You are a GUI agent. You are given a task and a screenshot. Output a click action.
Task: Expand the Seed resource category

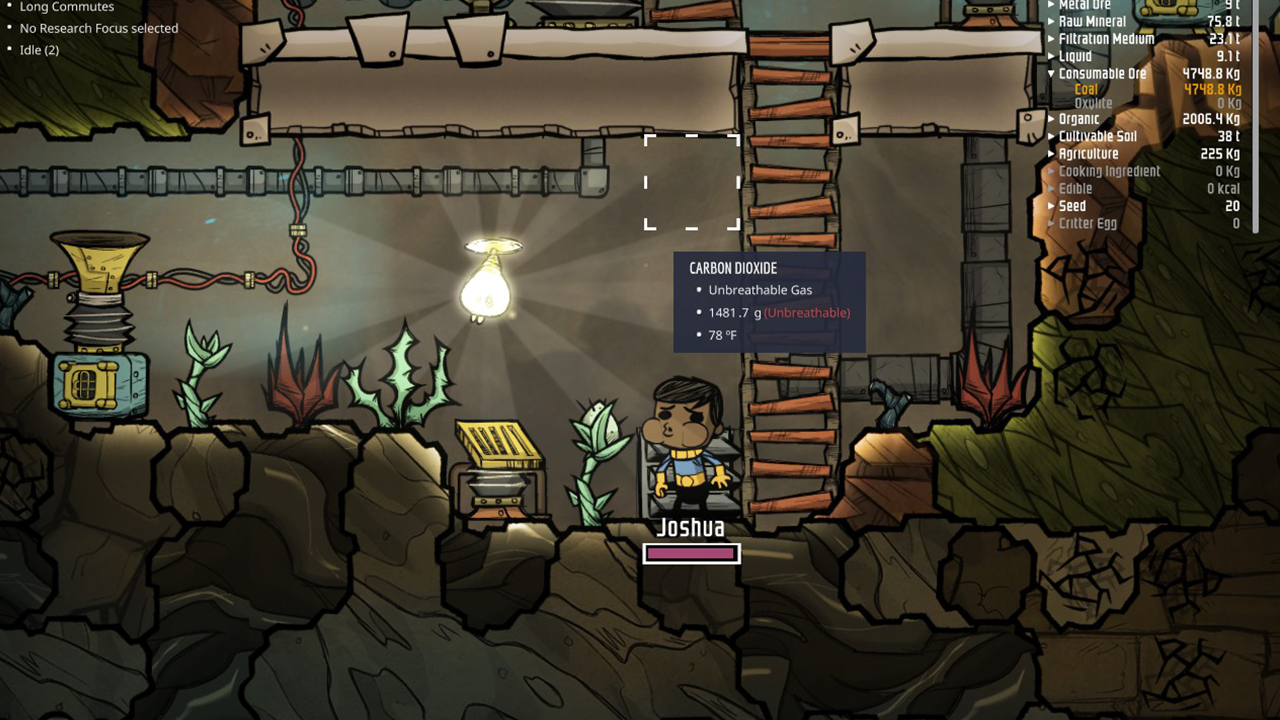(x=1050, y=206)
